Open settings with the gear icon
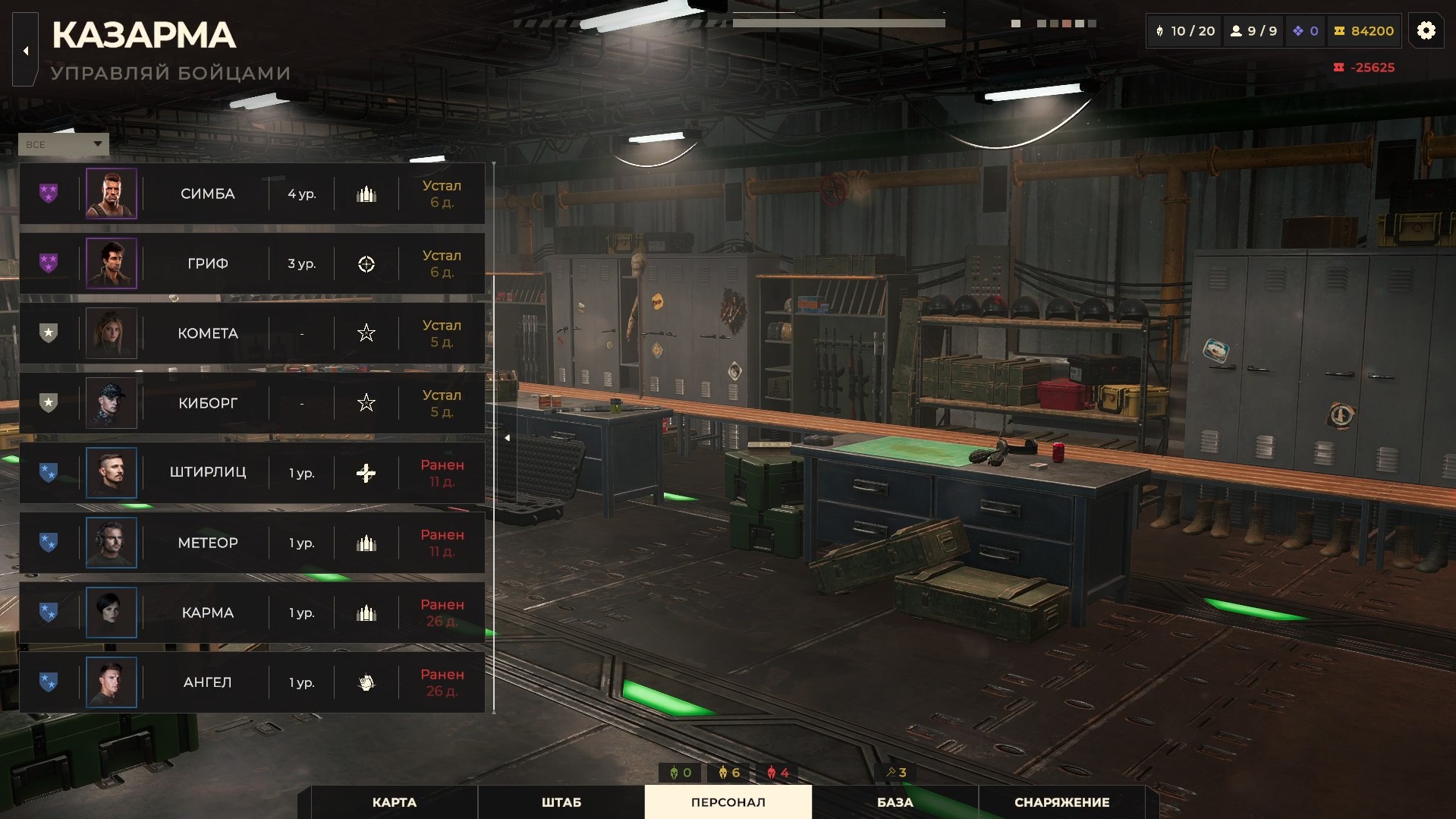The width and height of the screenshot is (1456, 819). tap(1426, 30)
